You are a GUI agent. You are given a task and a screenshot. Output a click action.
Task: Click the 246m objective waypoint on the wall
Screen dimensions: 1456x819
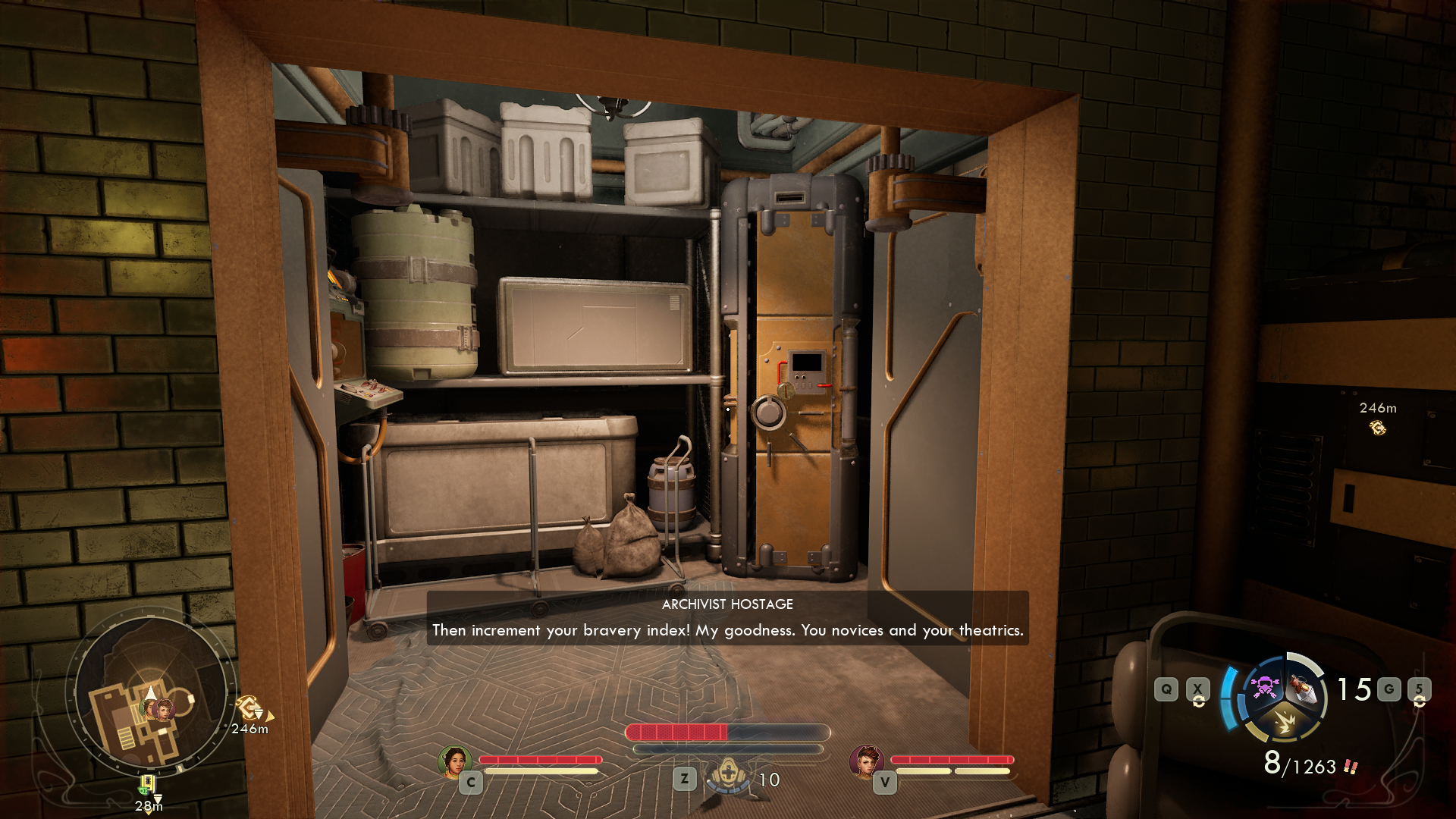tap(1377, 428)
